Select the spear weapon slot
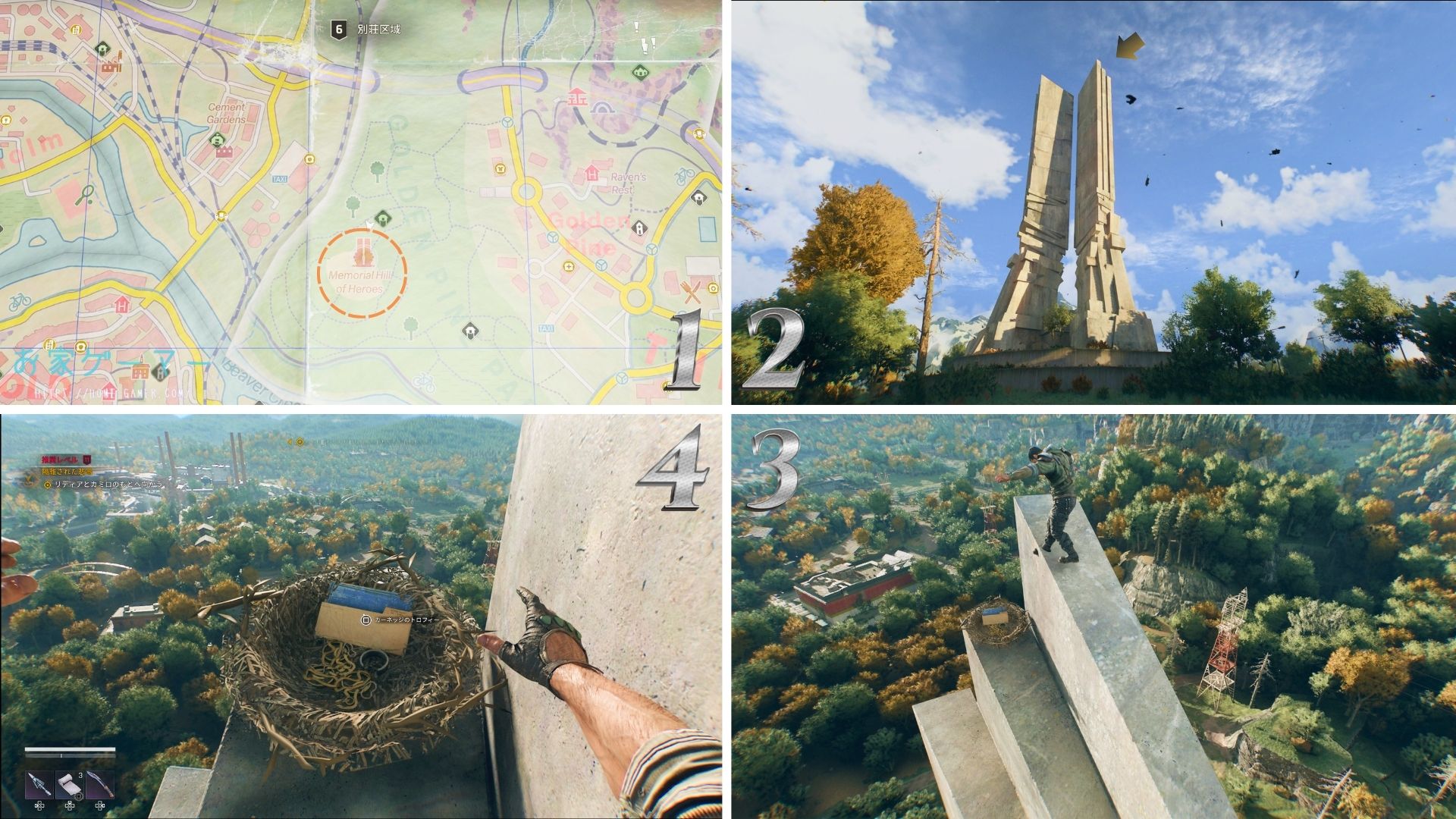 (38, 784)
